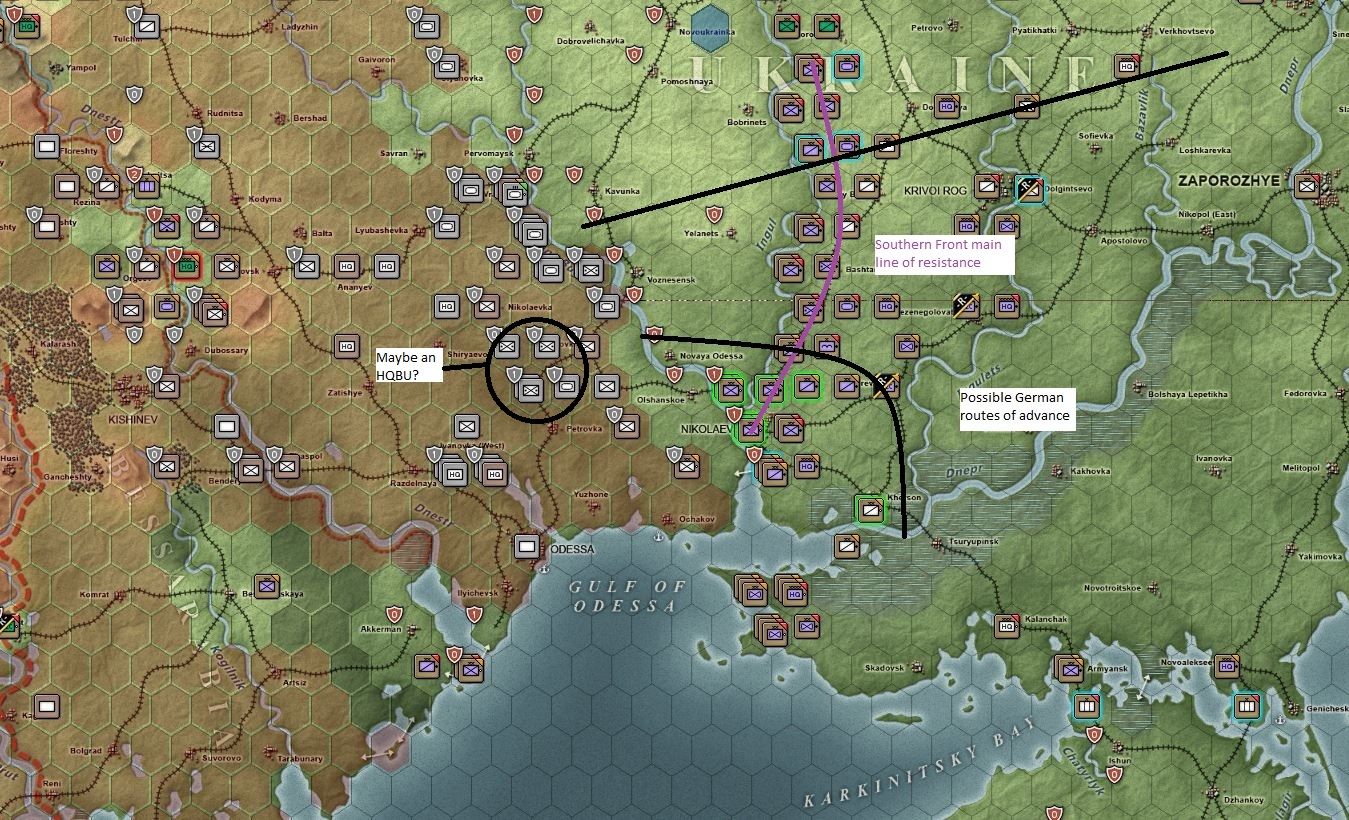The width and height of the screenshot is (1349, 820).
Task: Select the HQ unit at Kalanchak
Action: pyautogui.click(x=1005, y=627)
